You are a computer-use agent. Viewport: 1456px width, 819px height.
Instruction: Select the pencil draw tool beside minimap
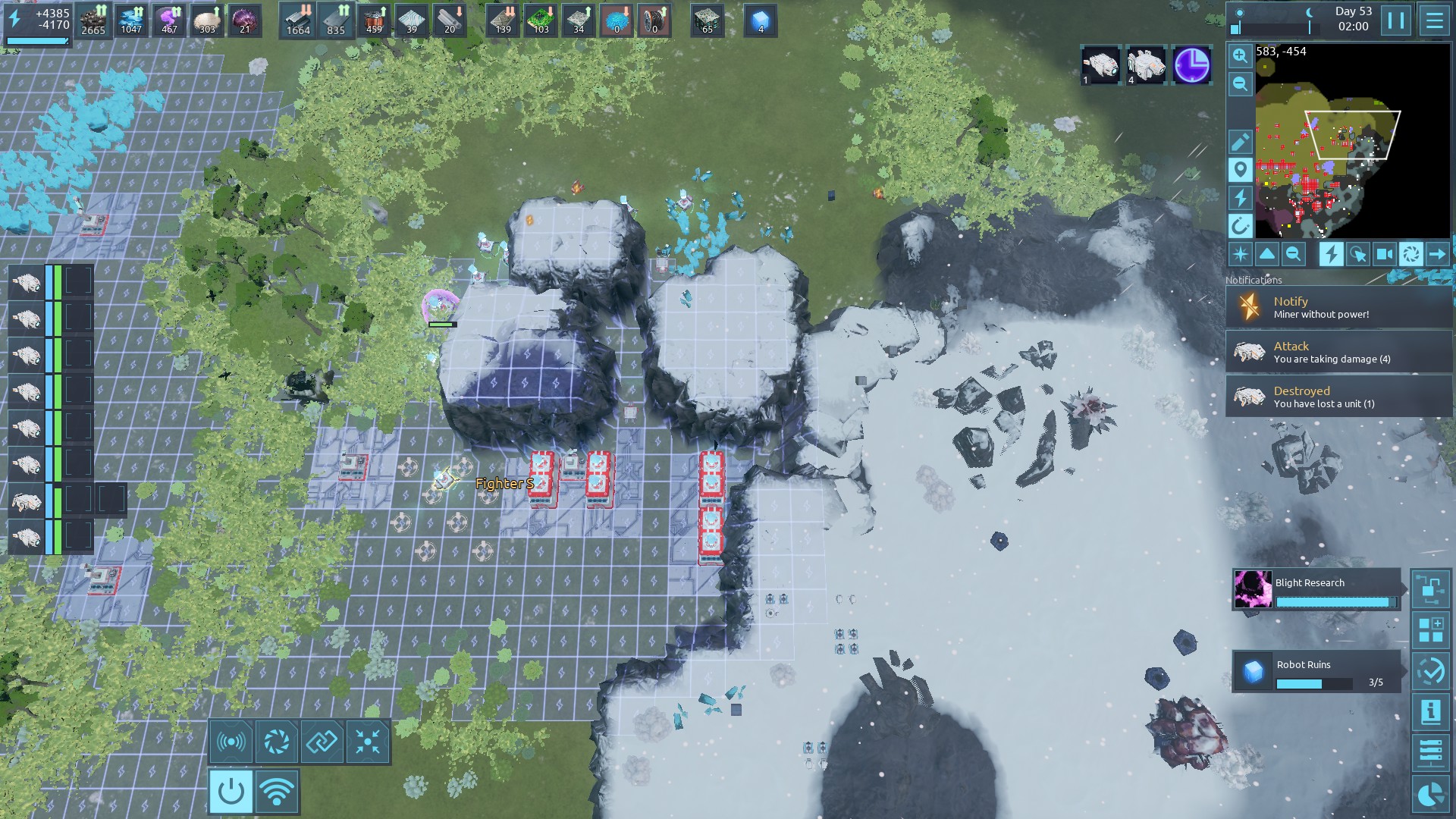(1240, 142)
